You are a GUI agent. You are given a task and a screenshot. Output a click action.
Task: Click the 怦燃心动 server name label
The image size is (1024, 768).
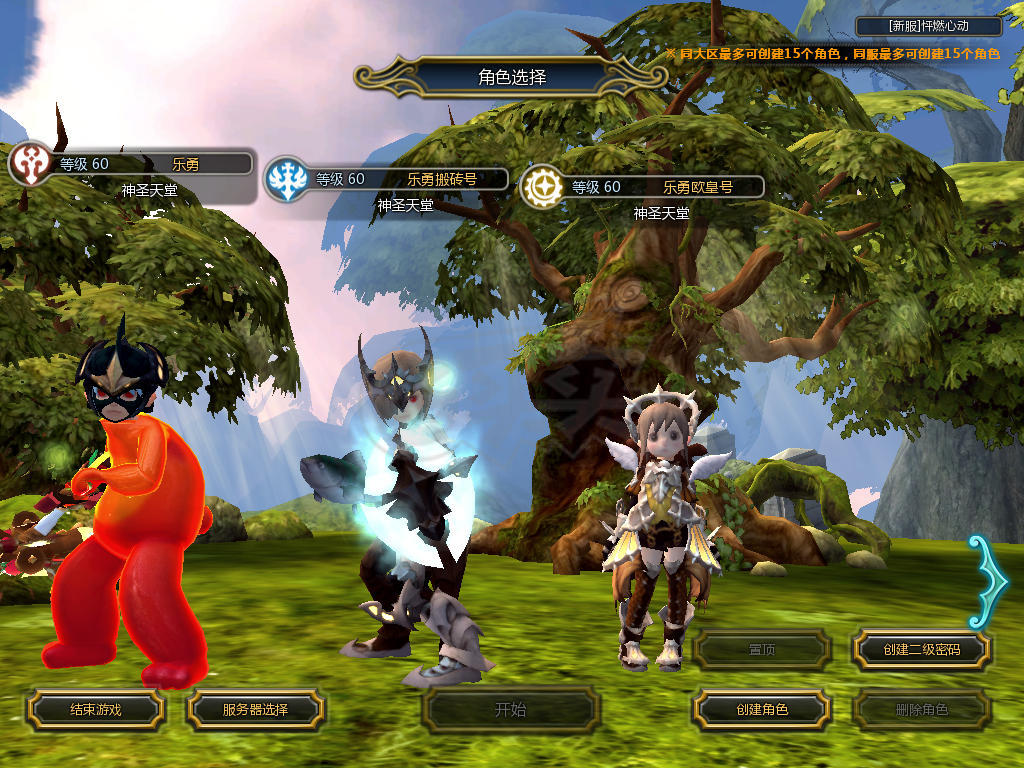(x=930, y=27)
